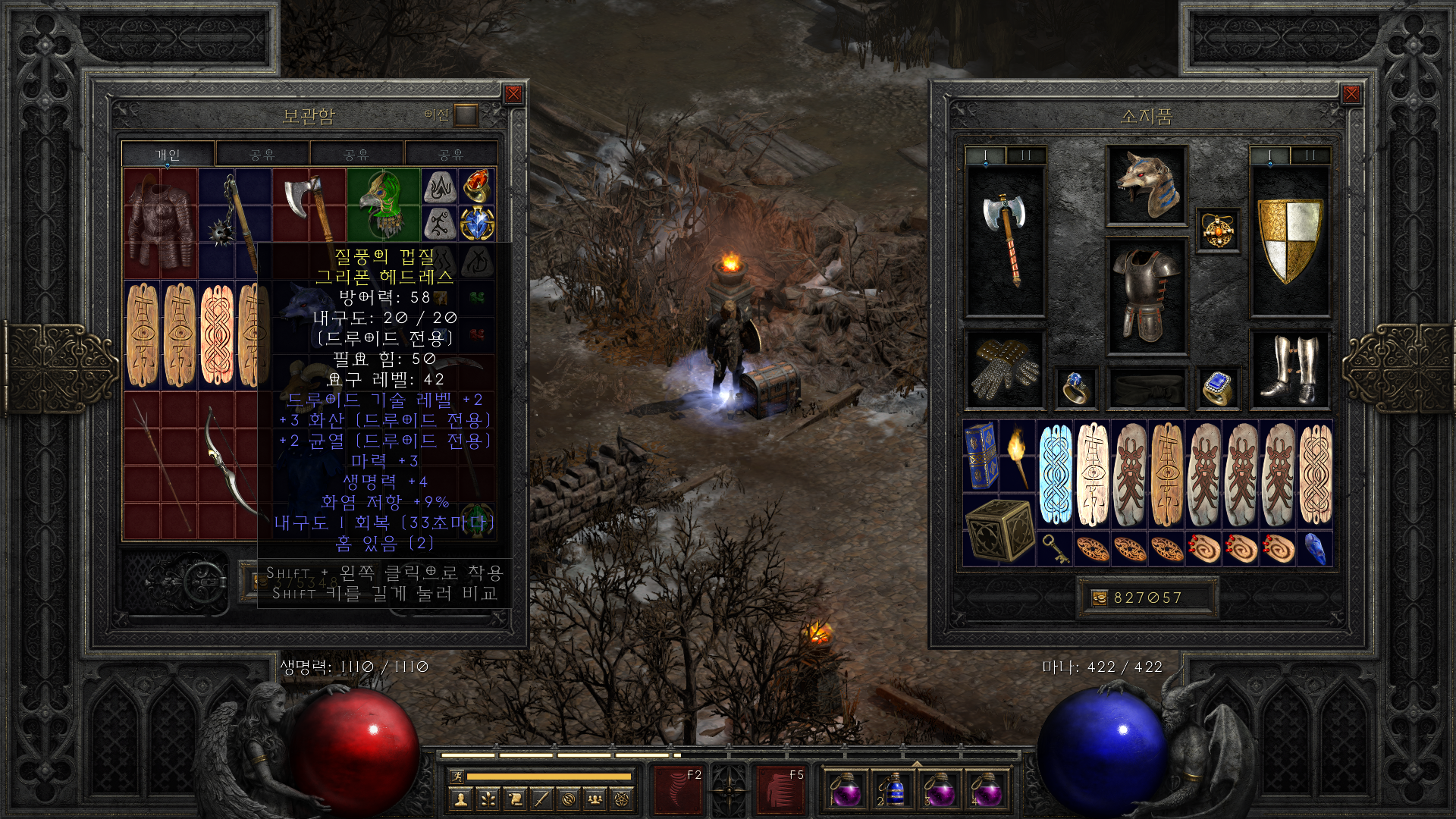Grab the green griffon headdress in stash
Screen dimensions: 1456x819
click(x=383, y=203)
